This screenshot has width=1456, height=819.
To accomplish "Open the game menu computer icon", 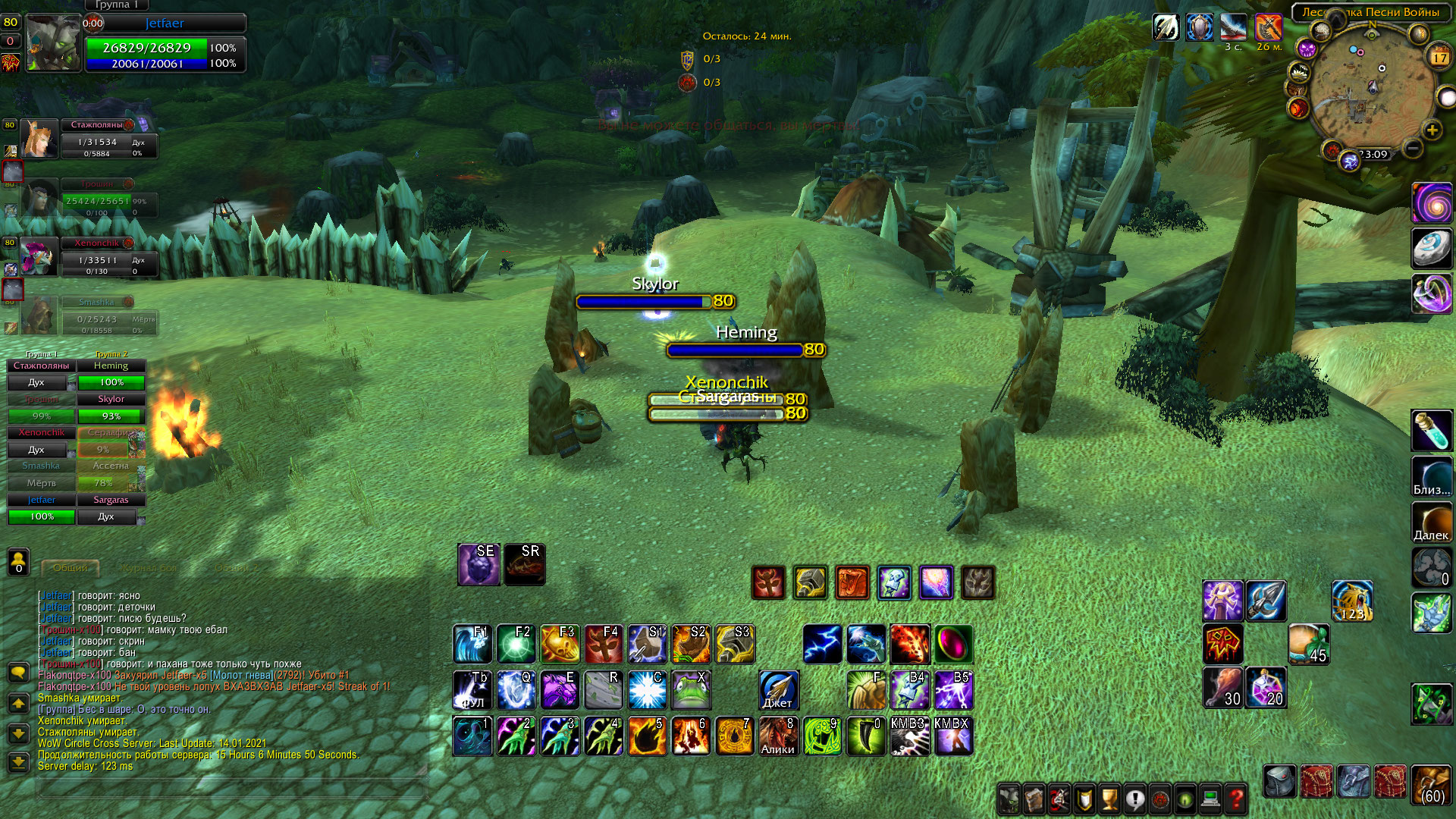I will (x=1211, y=799).
